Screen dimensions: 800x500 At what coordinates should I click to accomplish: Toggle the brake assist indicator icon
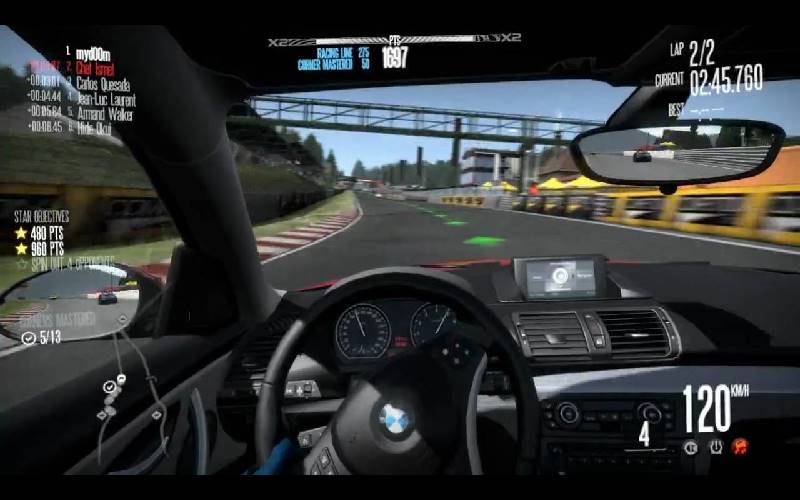690,446
